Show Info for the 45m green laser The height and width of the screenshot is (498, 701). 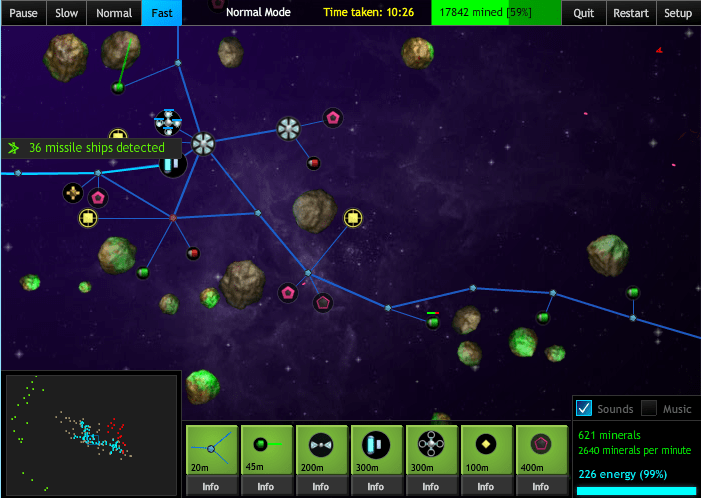266,487
